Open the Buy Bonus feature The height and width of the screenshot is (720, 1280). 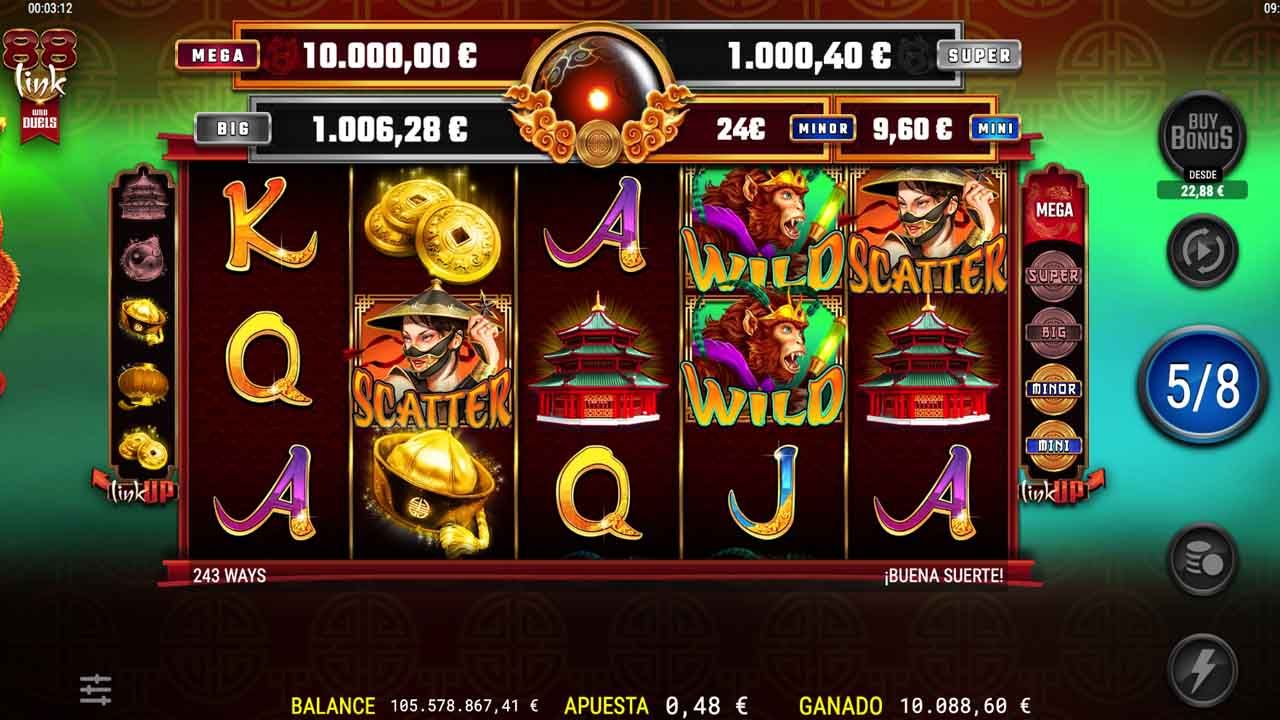pos(1201,138)
